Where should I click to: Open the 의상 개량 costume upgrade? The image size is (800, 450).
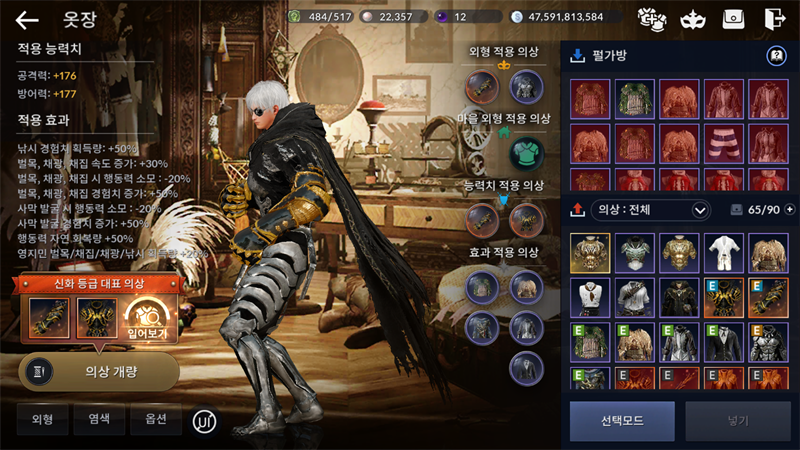pyautogui.click(x=99, y=370)
